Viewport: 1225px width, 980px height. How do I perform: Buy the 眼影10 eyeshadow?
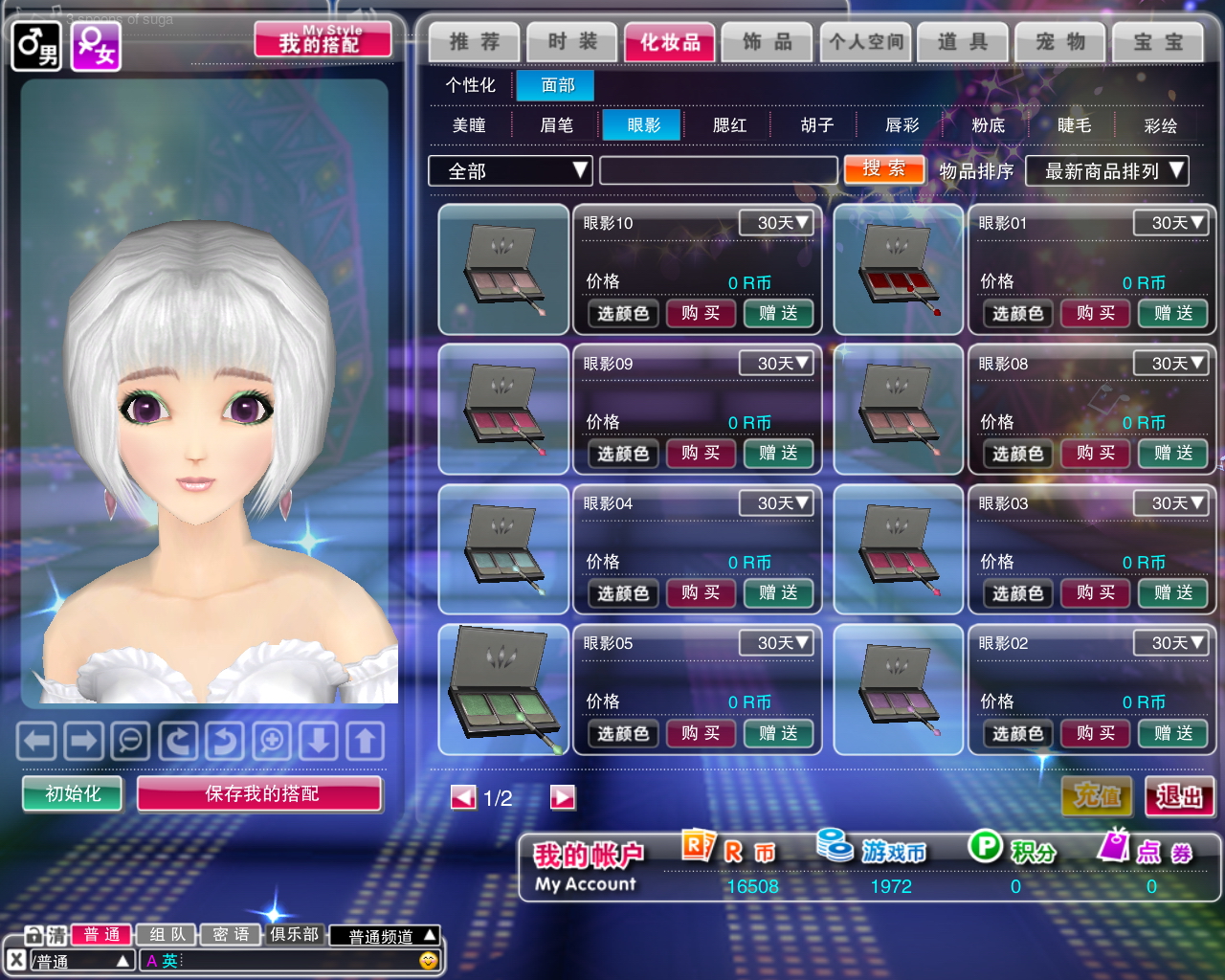click(x=701, y=313)
